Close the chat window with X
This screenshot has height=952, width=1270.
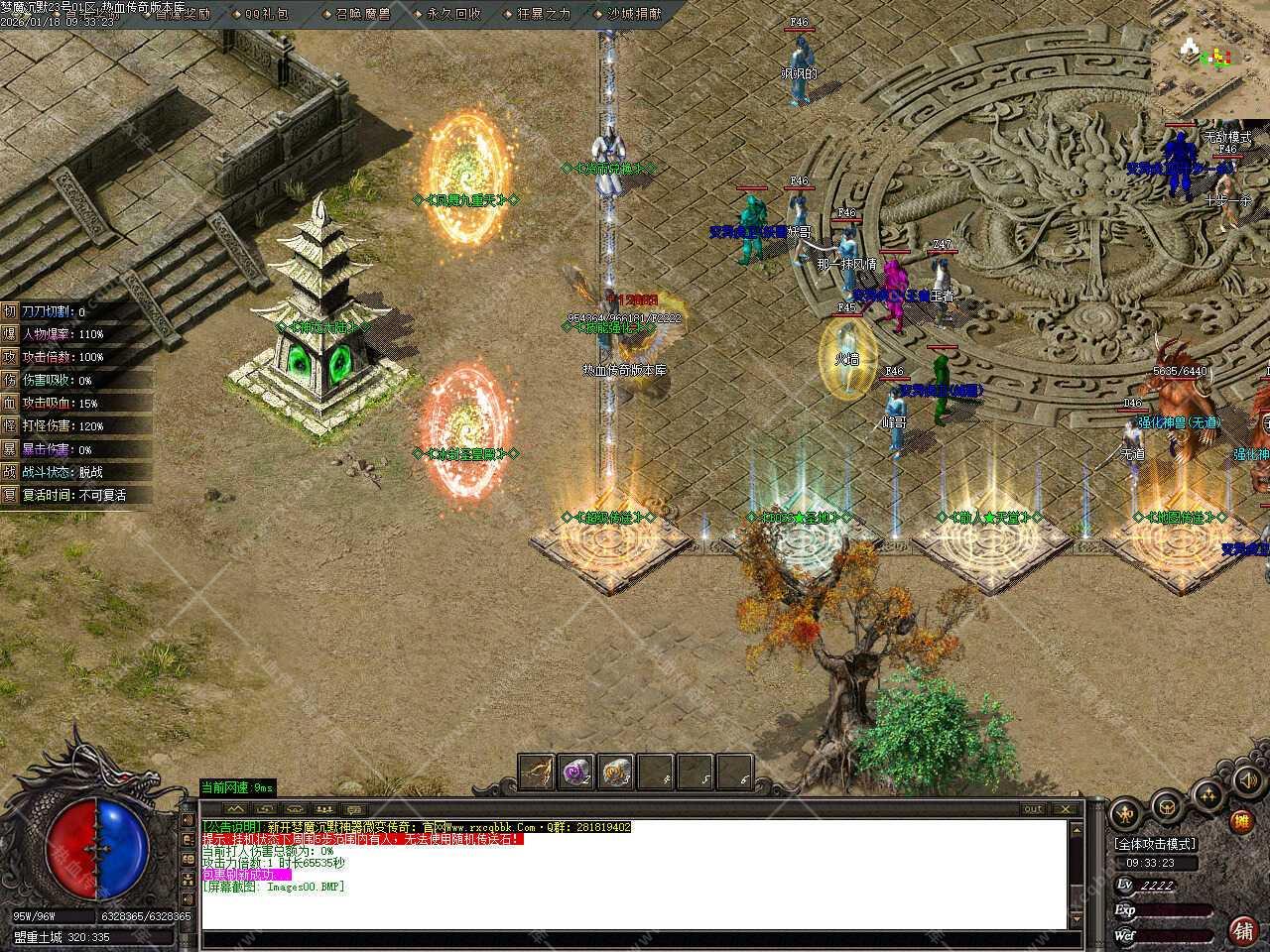click(1067, 809)
